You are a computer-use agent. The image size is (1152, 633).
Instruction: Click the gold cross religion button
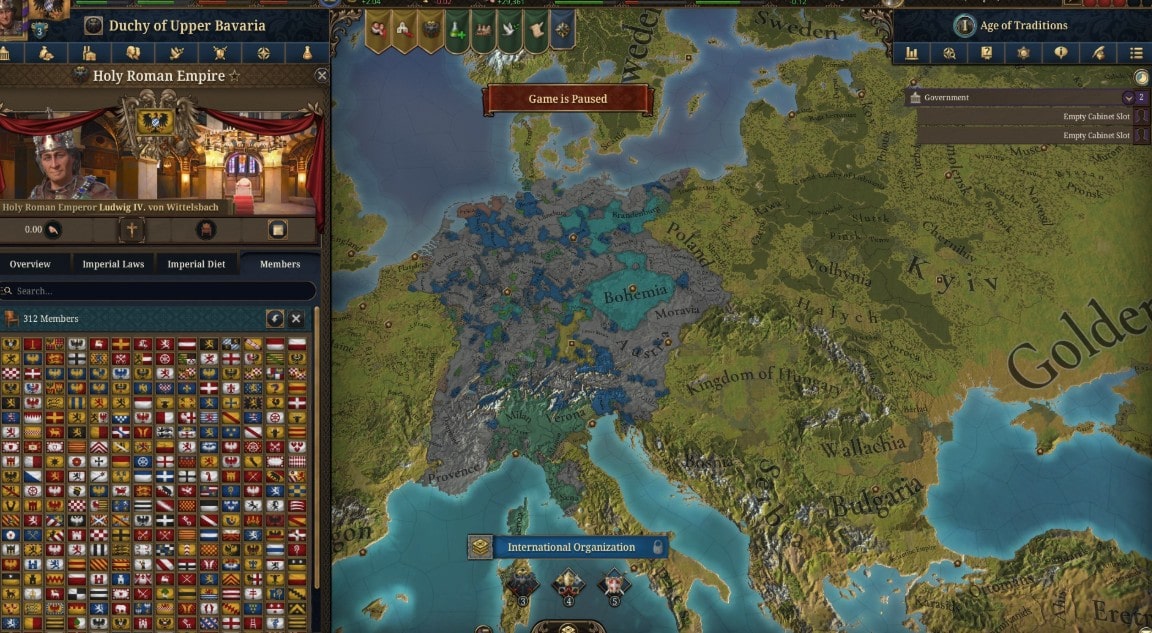pyautogui.click(x=131, y=229)
